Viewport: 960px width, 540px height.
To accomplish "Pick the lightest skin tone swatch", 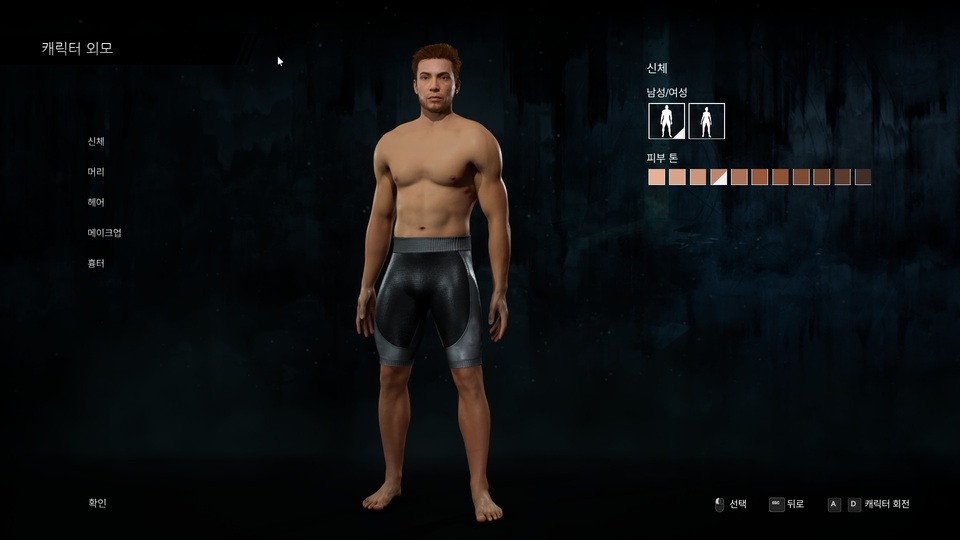I will pos(656,177).
